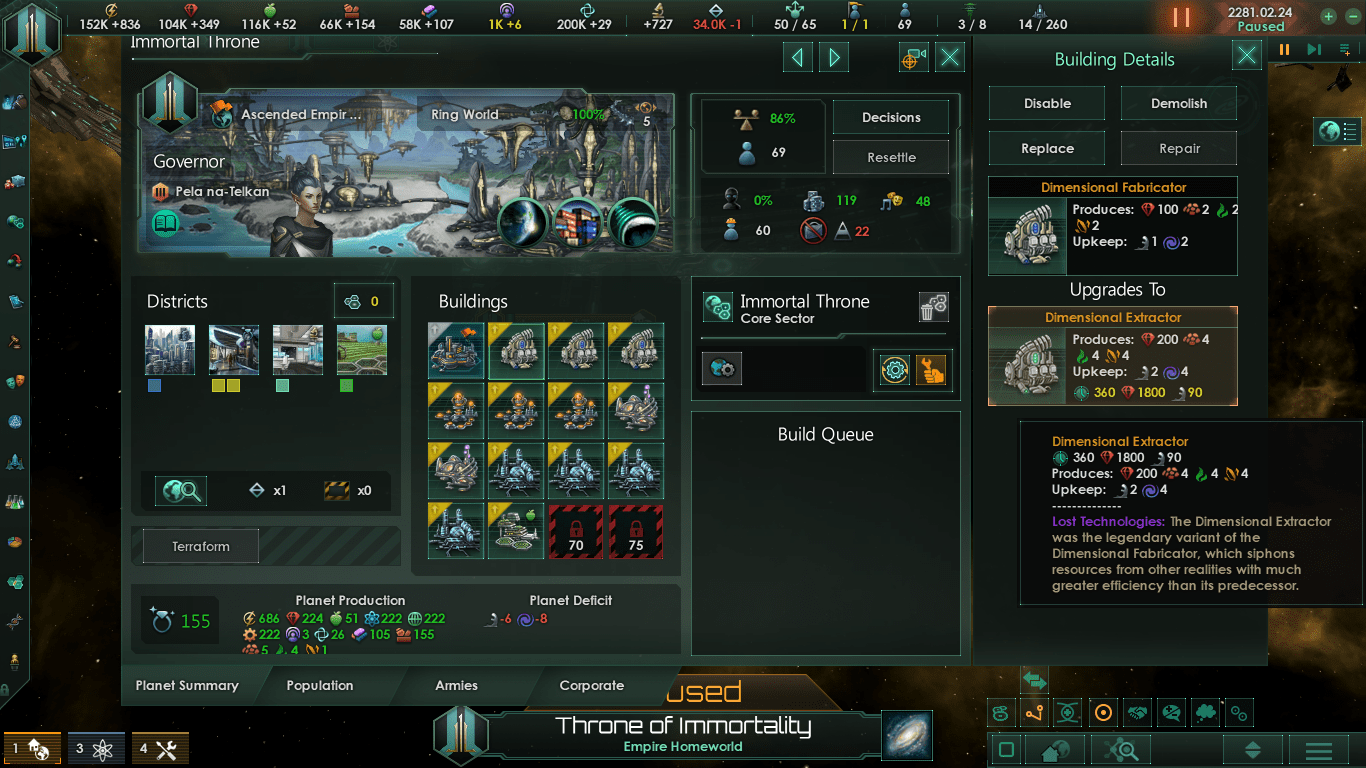Disable the selected building
Image resolution: width=1366 pixels, height=768 pixels.
1047,103
